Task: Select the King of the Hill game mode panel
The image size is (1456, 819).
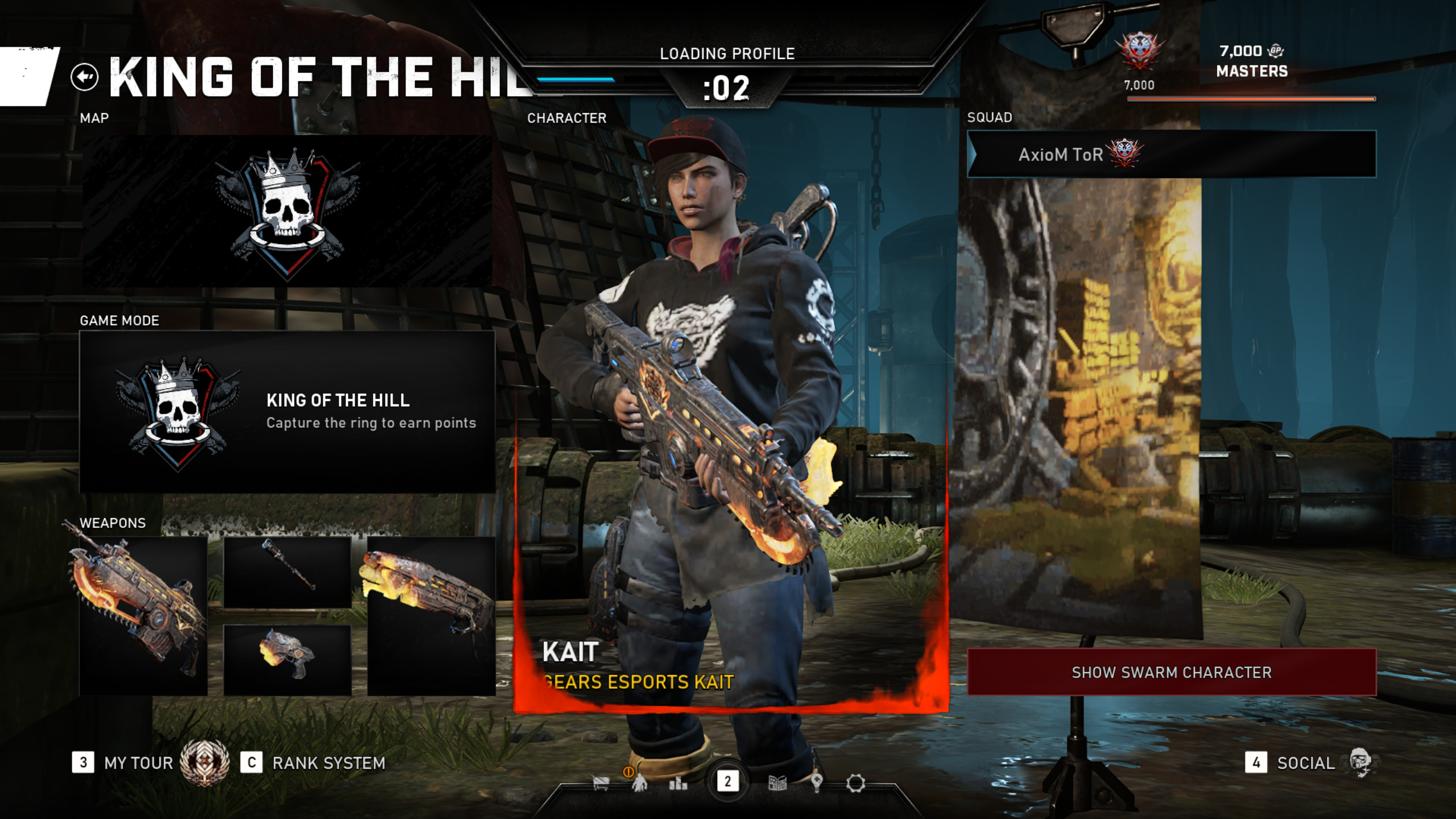Action: (287, 412)
